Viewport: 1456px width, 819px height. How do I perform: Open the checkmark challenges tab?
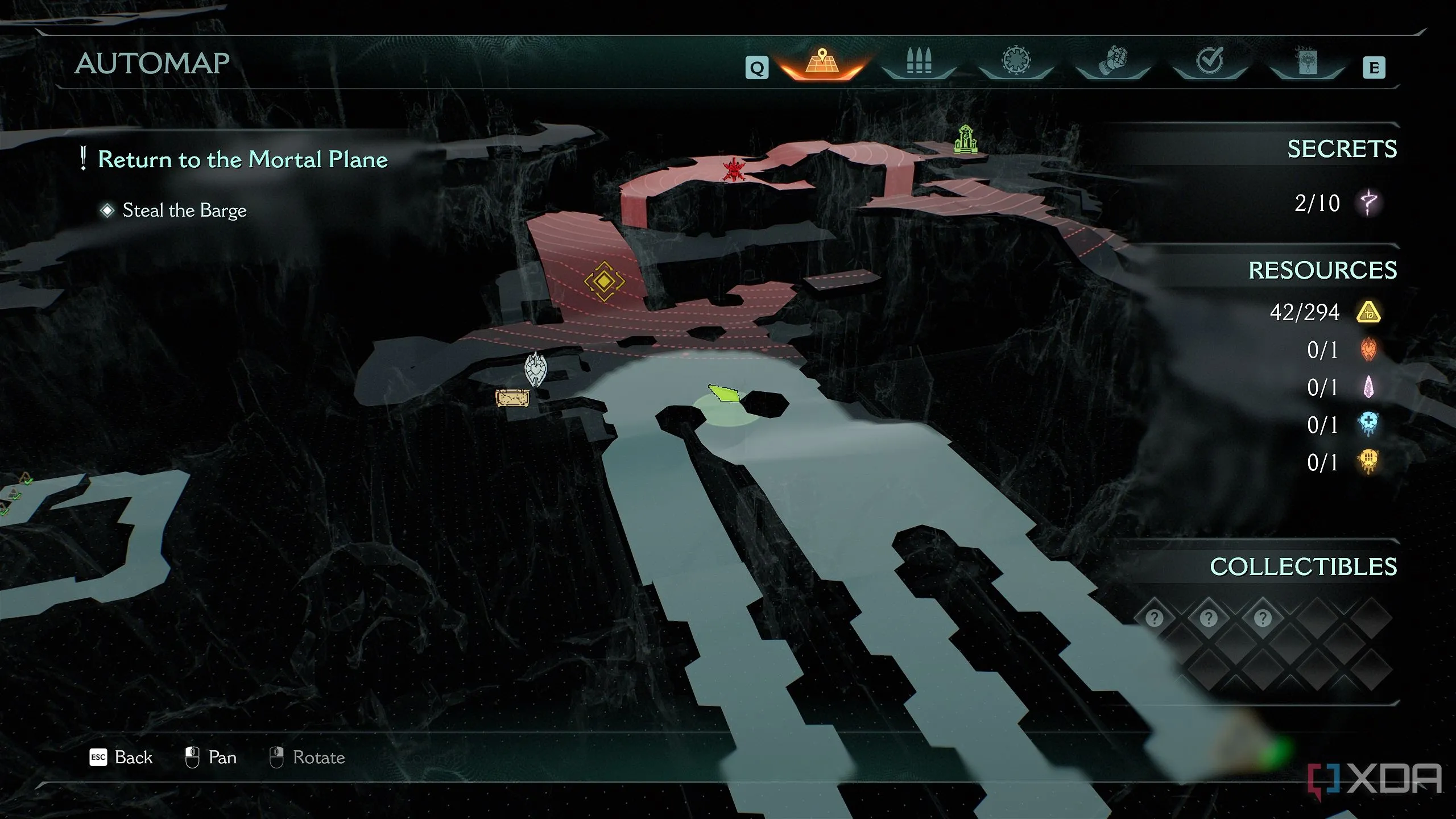click(1210, 61)
